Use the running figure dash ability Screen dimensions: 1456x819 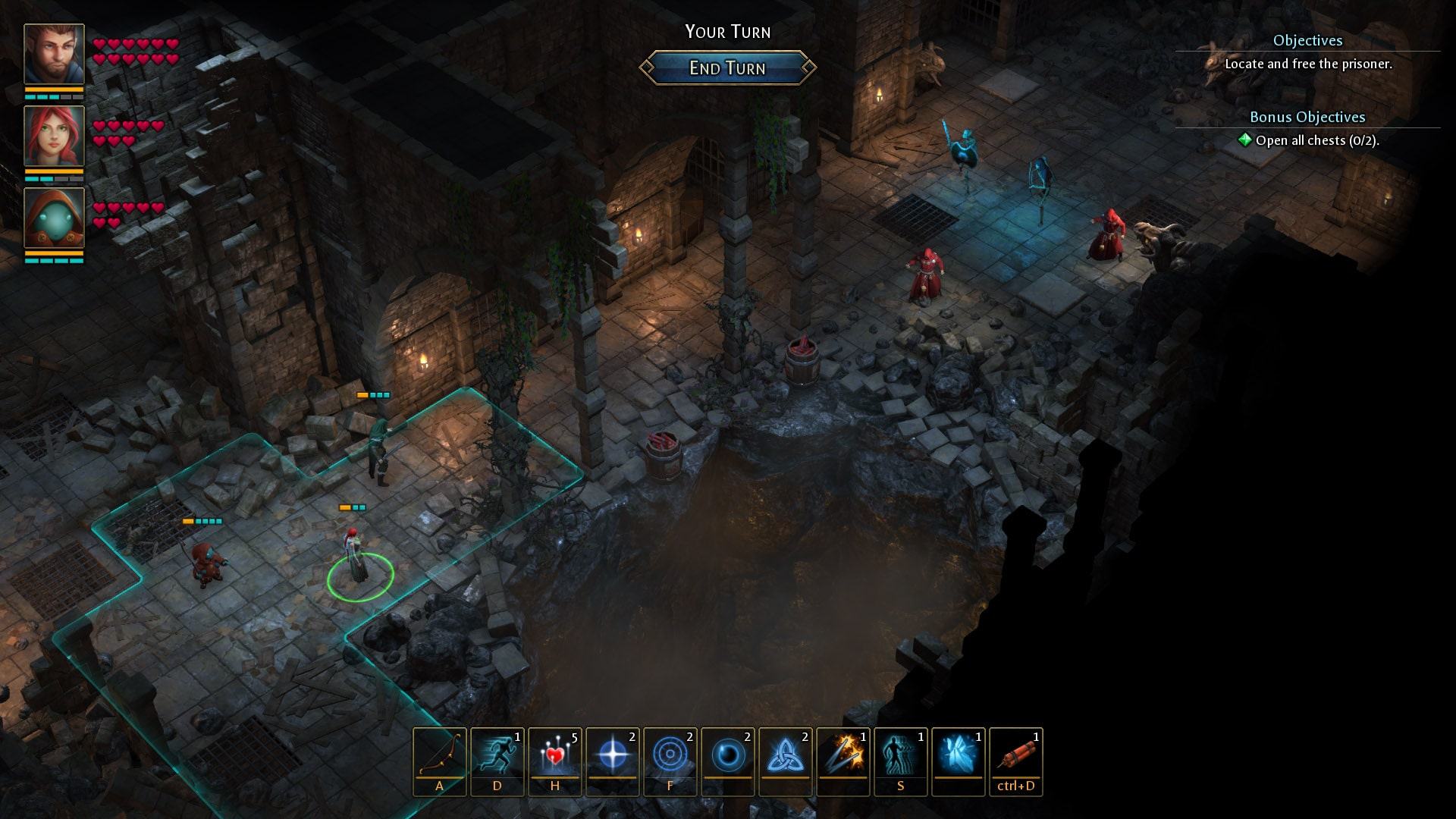497,754
